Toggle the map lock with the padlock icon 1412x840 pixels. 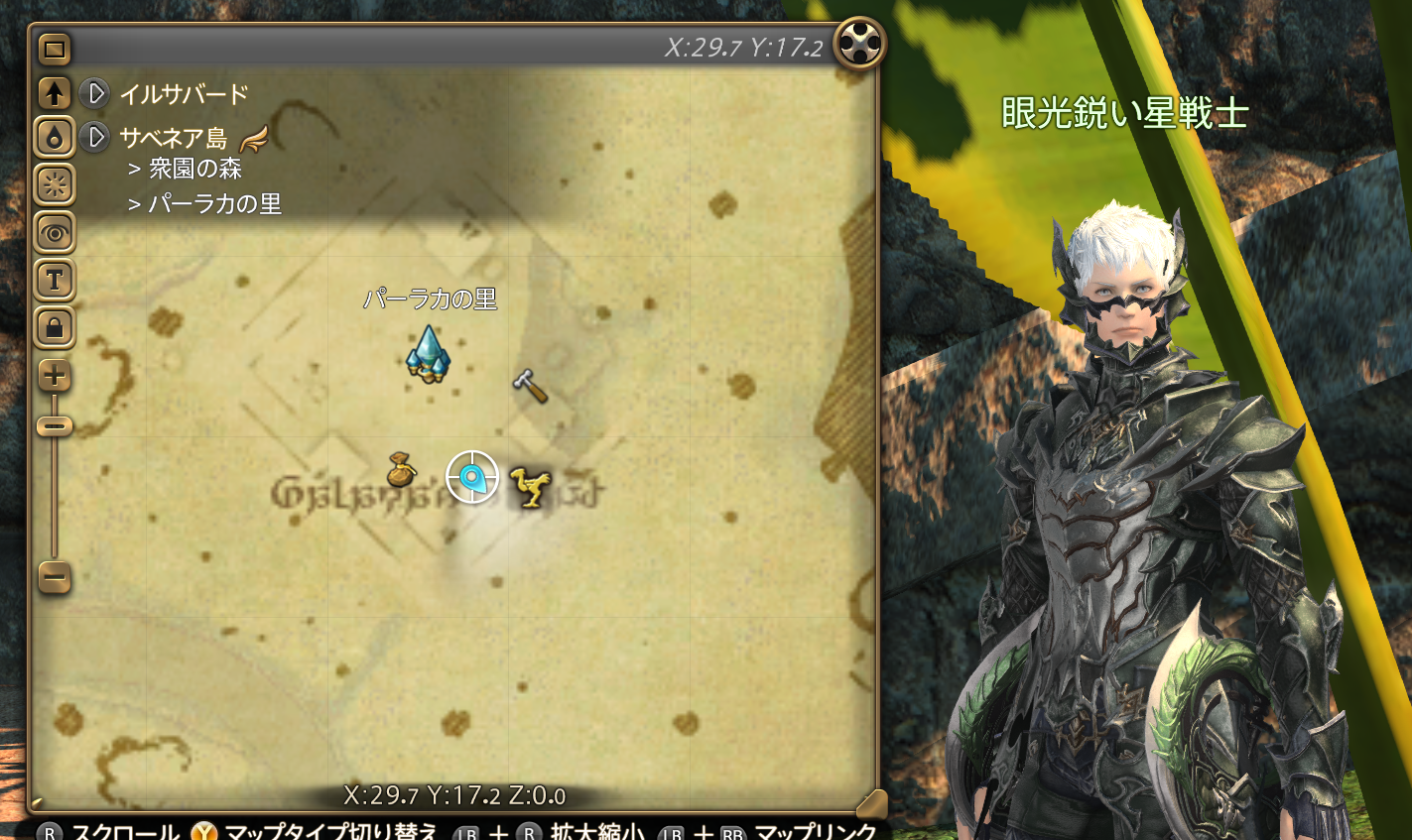(x=53, y=328)
